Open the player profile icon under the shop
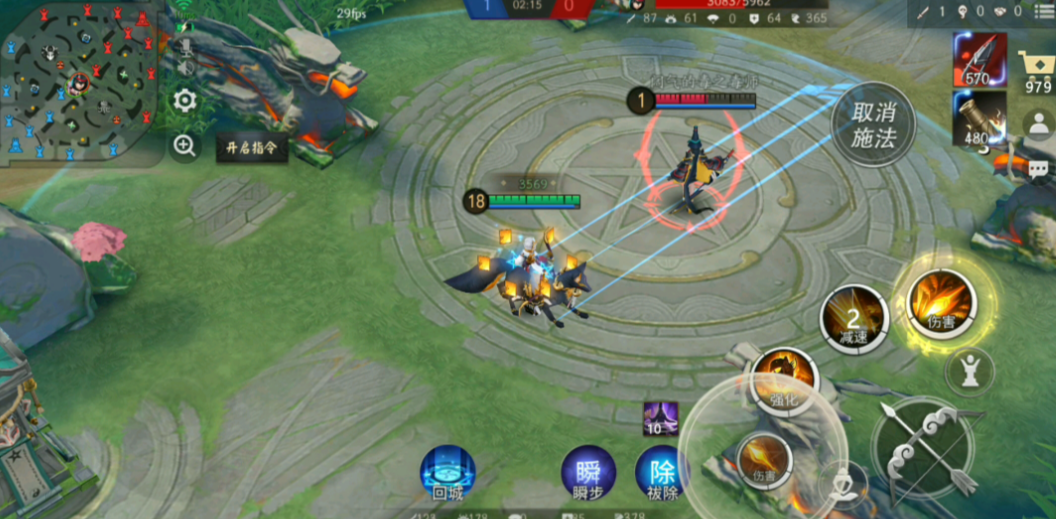This screenshot has width=1056, height=519. coord(1038,123)
